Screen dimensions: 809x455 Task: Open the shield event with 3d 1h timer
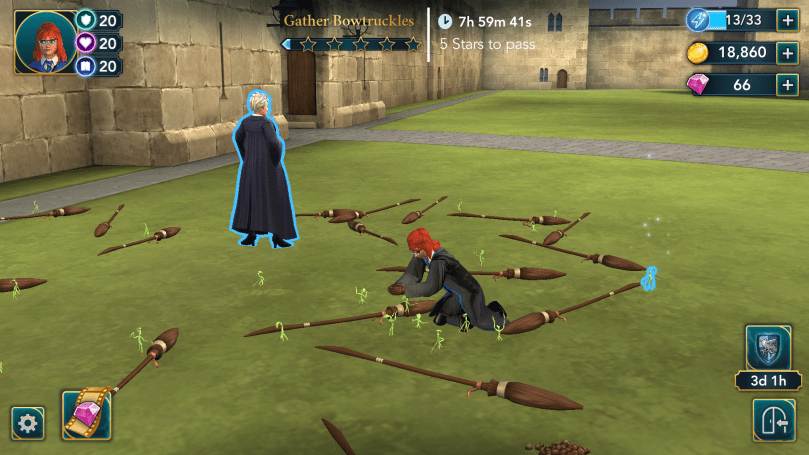tap(768, 348)
